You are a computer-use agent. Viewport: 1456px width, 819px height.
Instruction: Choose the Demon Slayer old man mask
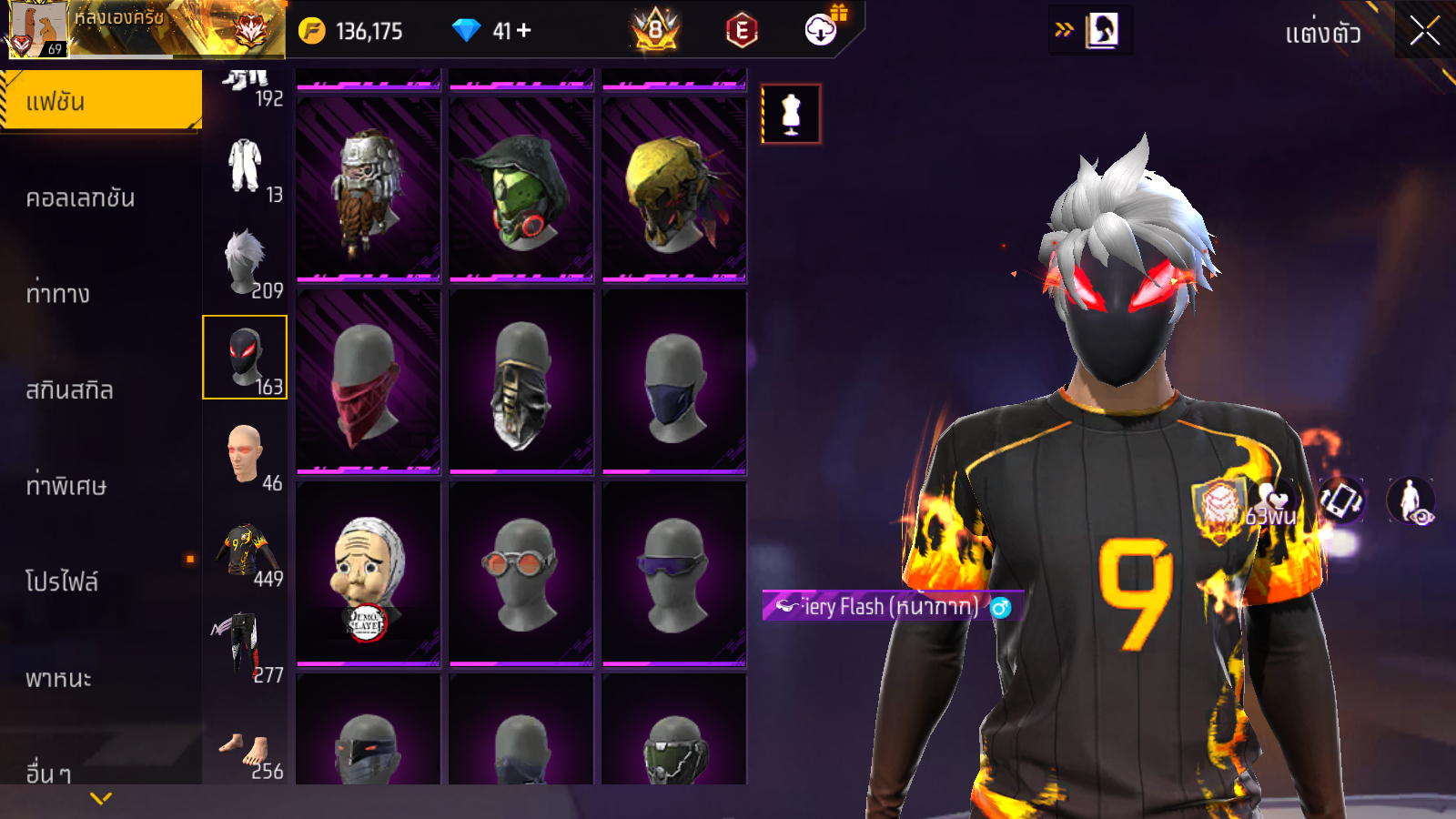click(x=369, y=574)
